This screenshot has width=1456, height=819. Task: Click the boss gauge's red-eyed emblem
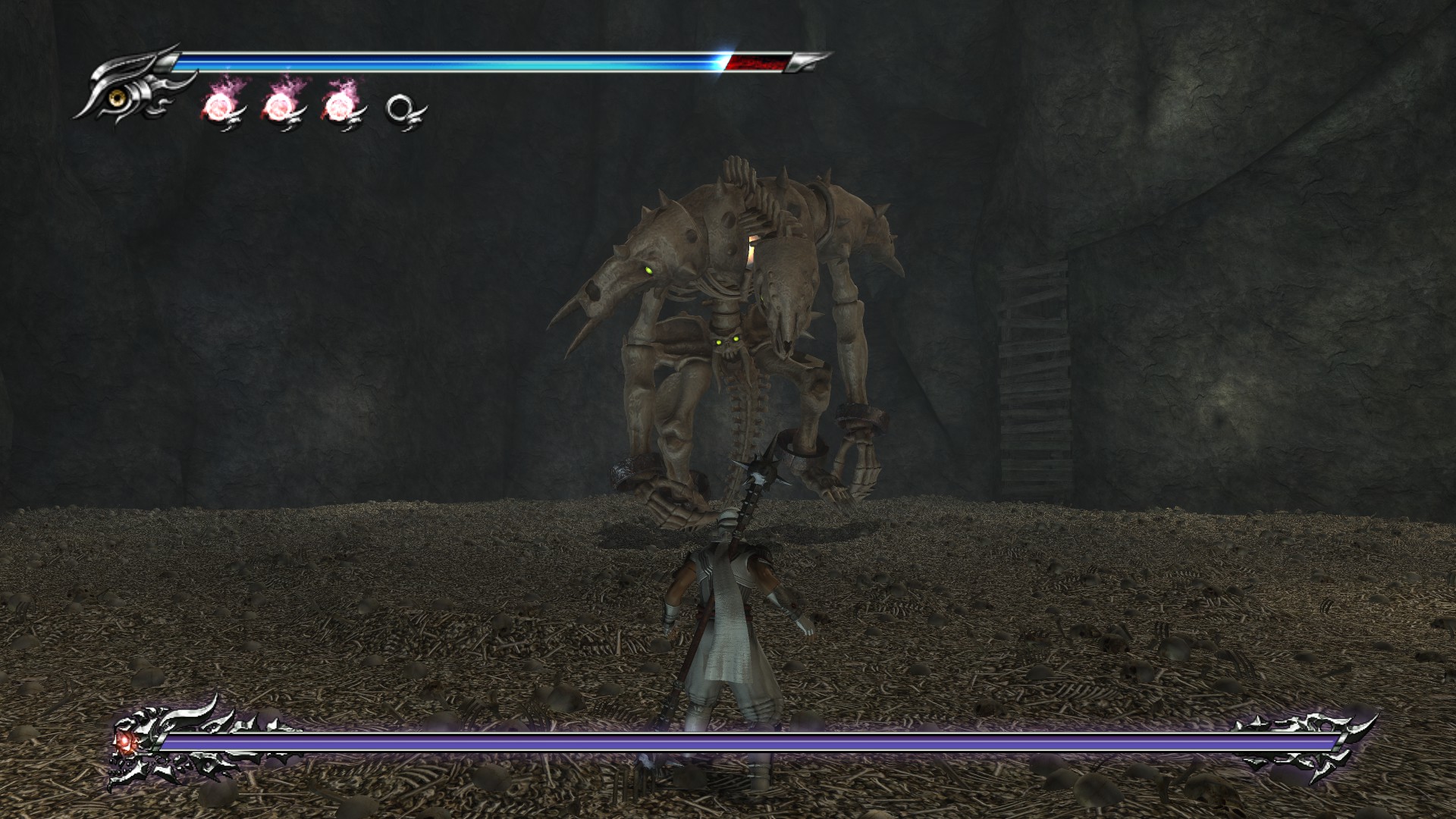point(124,741)
